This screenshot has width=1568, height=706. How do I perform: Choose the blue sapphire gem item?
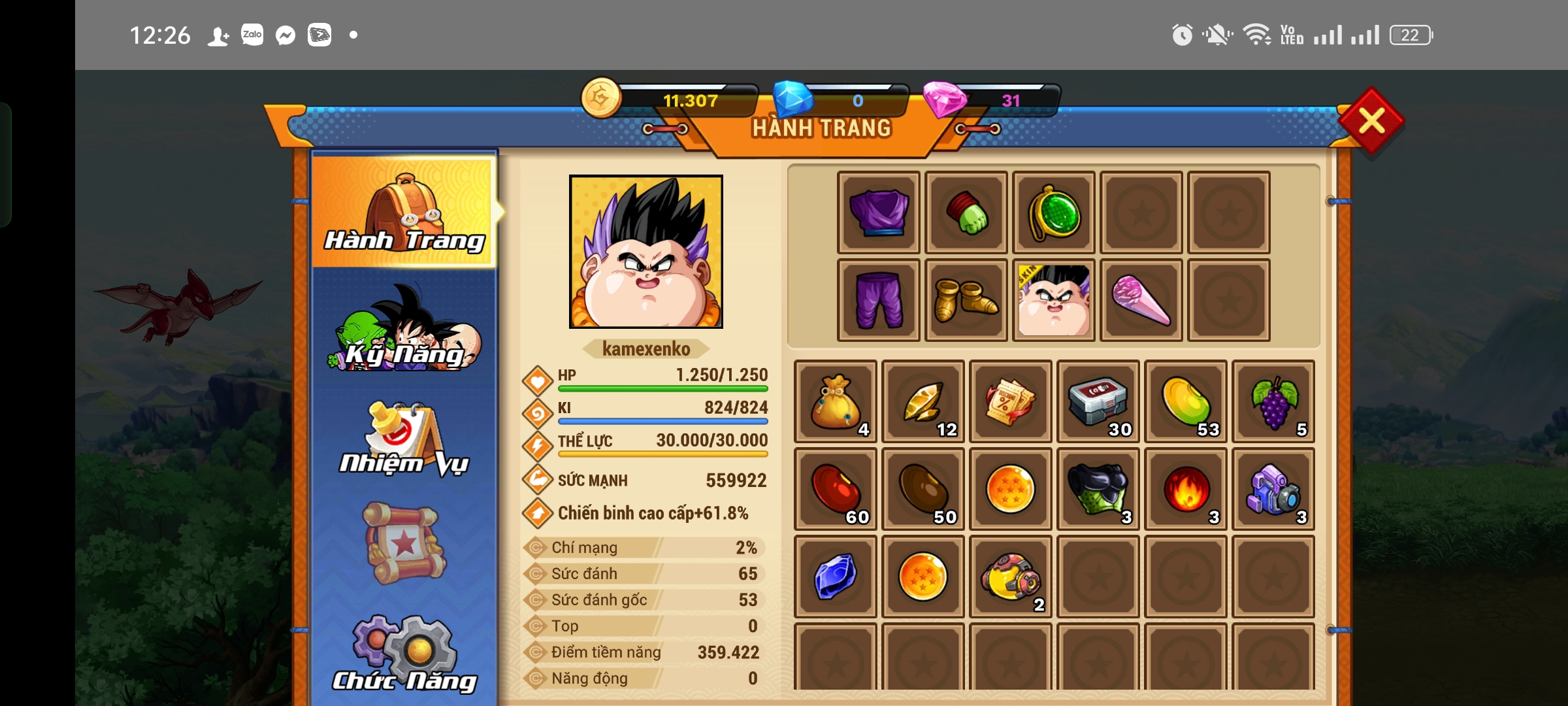835,577
